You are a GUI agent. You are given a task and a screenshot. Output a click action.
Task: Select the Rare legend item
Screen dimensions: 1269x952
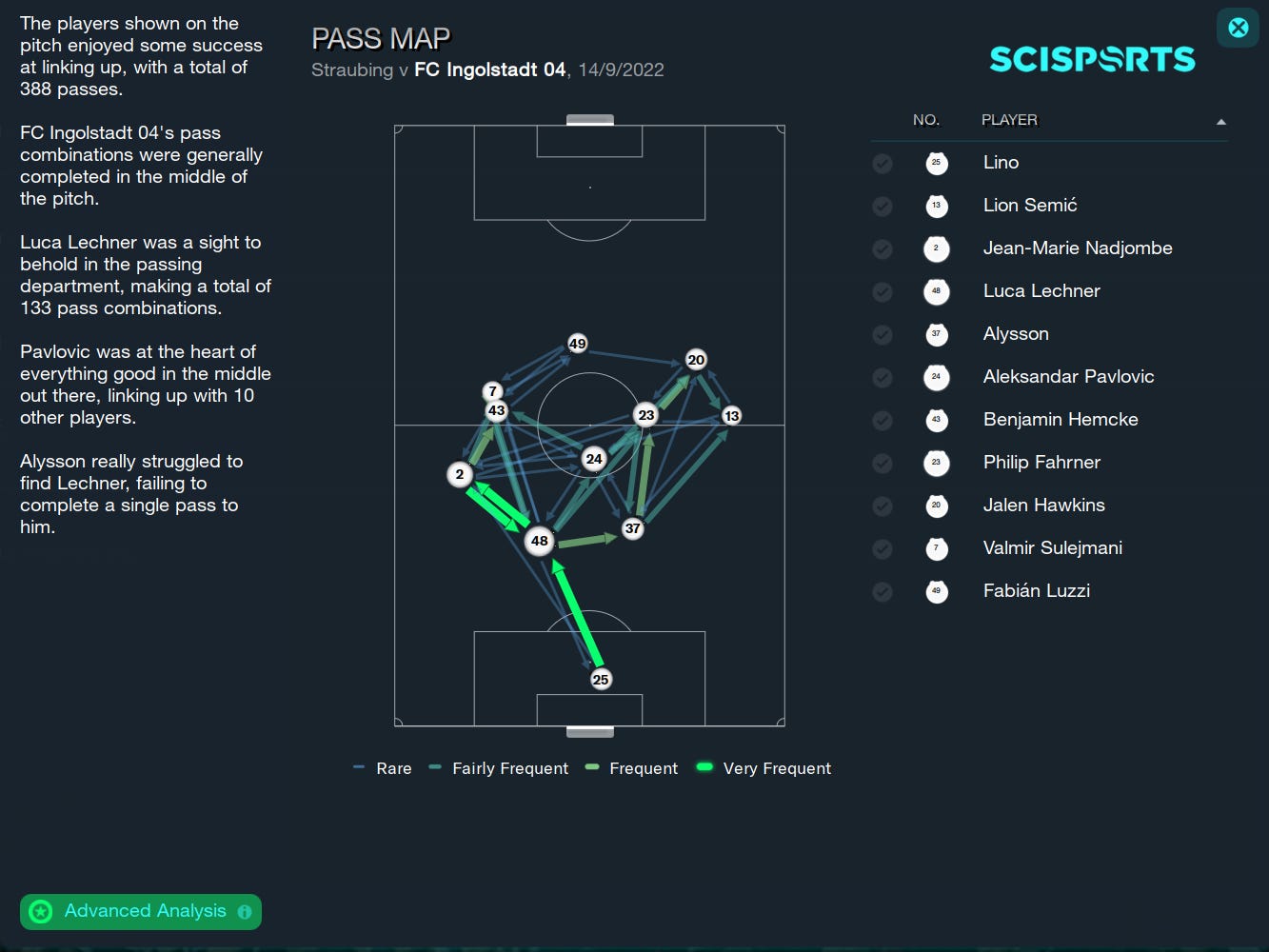pos(382,768)
